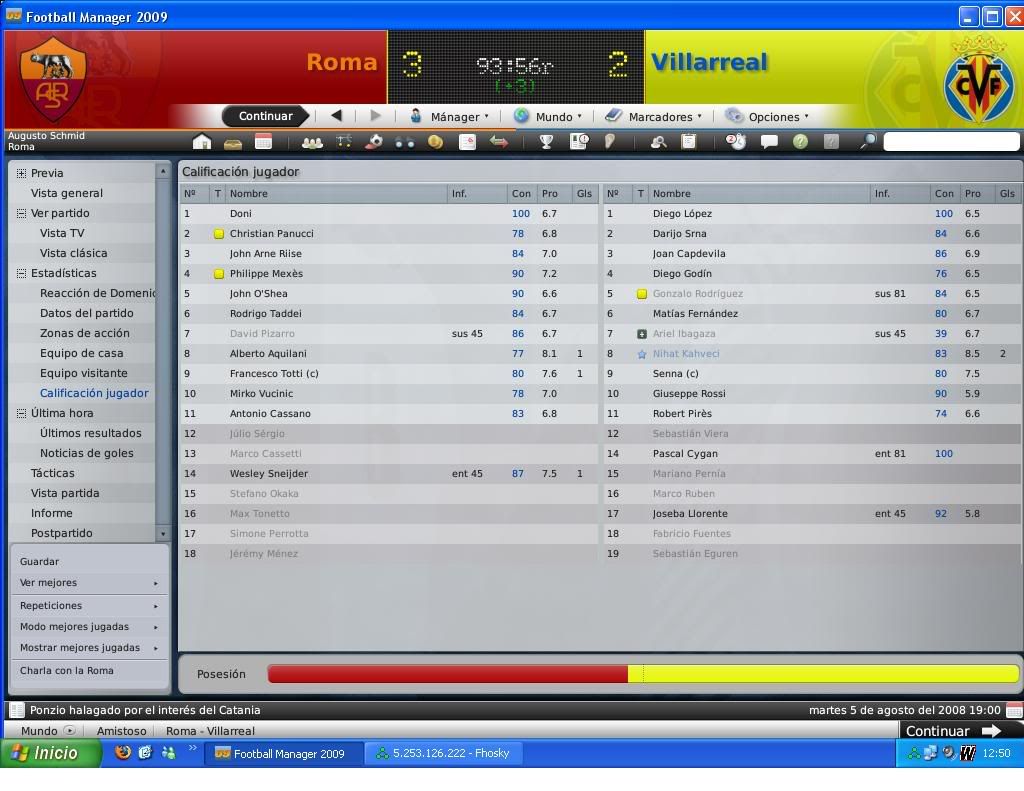Screen dimensions: 1024x791
Task: Click the home icon in the toolbar
Action: (x=202, y=142)
